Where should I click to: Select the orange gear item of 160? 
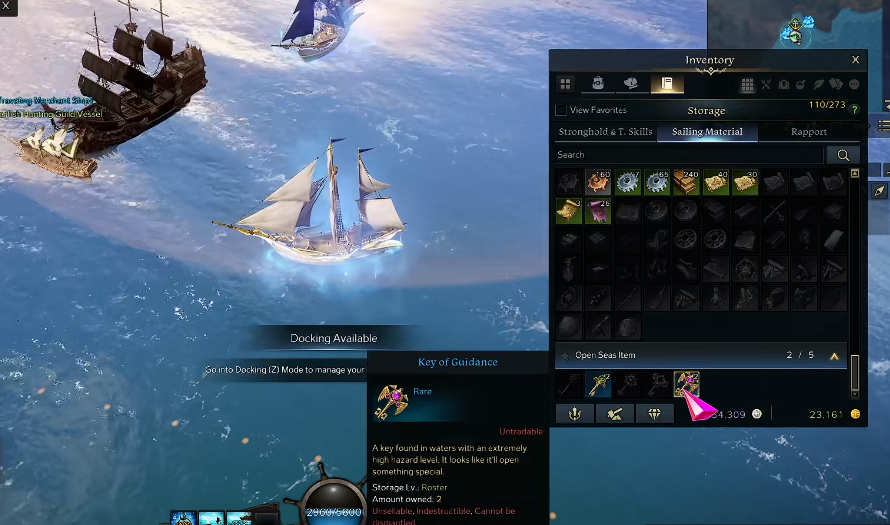coord(598,182)
